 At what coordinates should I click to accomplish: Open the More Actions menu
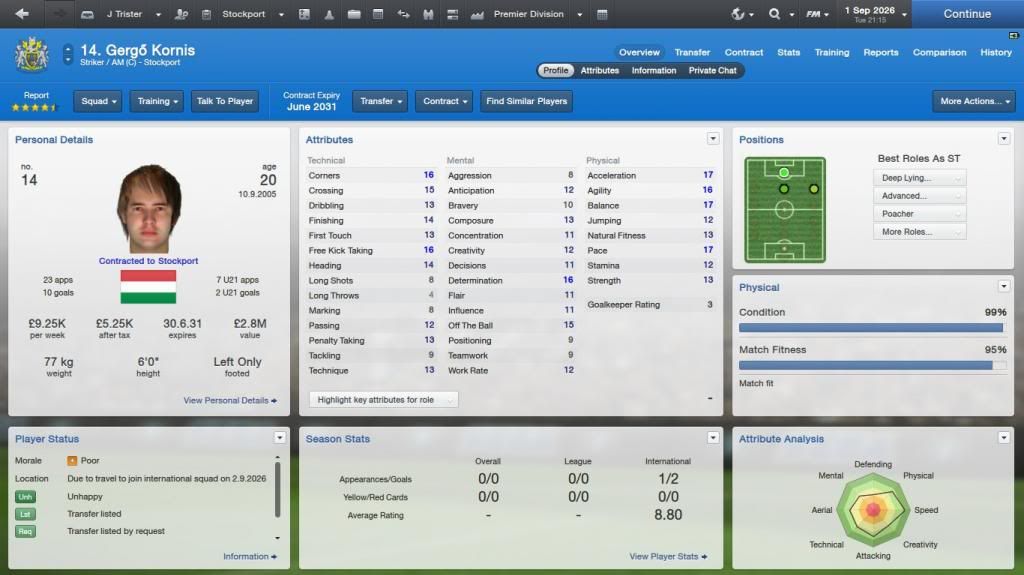point(973,101)
